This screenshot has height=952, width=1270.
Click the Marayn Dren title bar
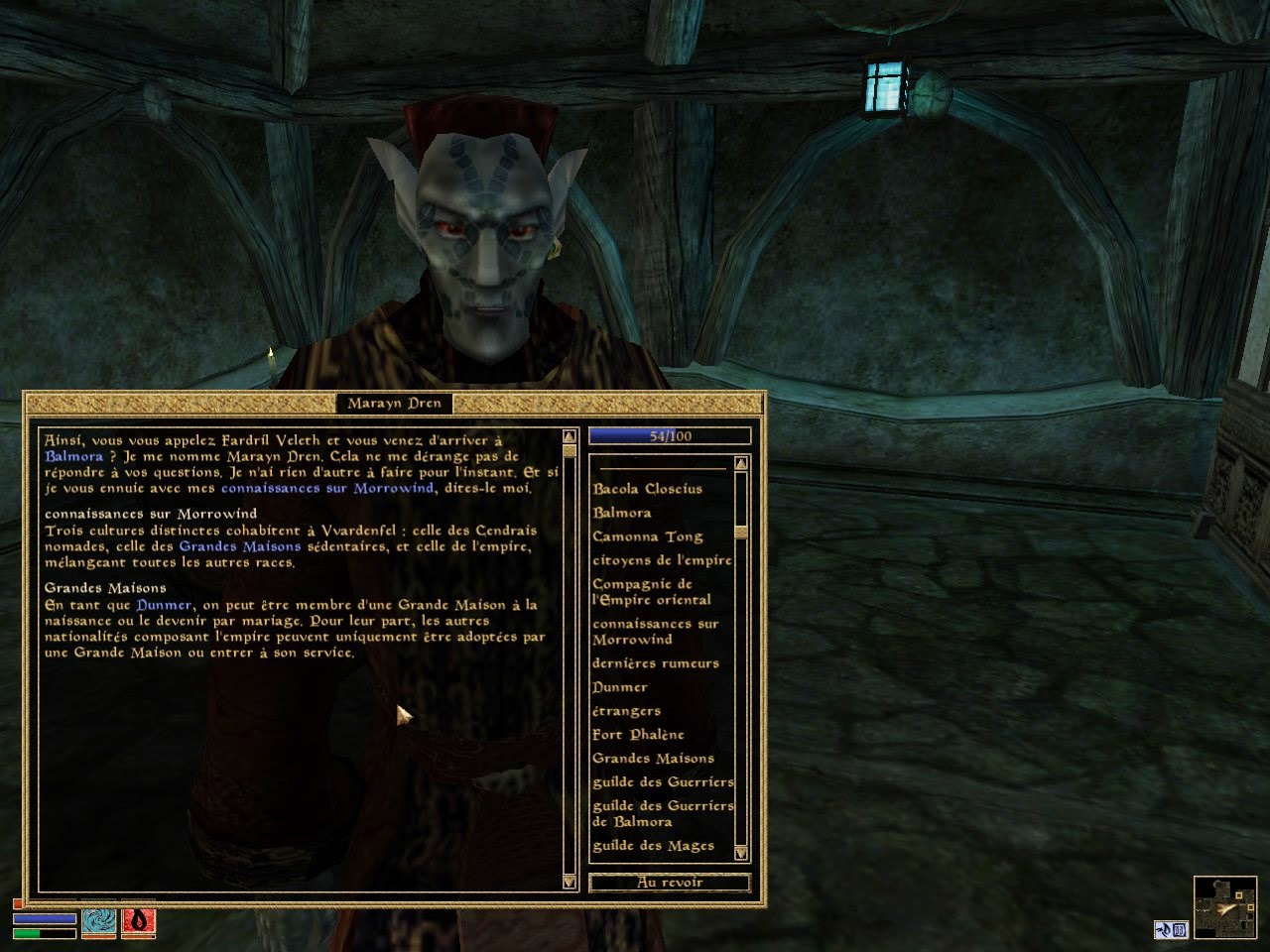click(x=397, y=403)
